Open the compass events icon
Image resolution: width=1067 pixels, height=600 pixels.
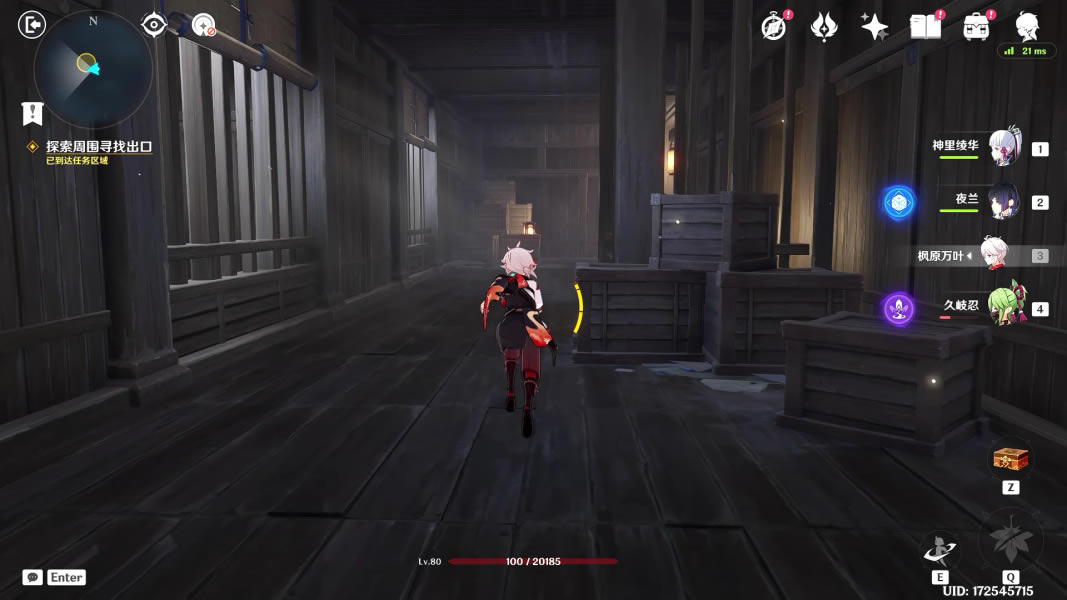click(773, 27)
